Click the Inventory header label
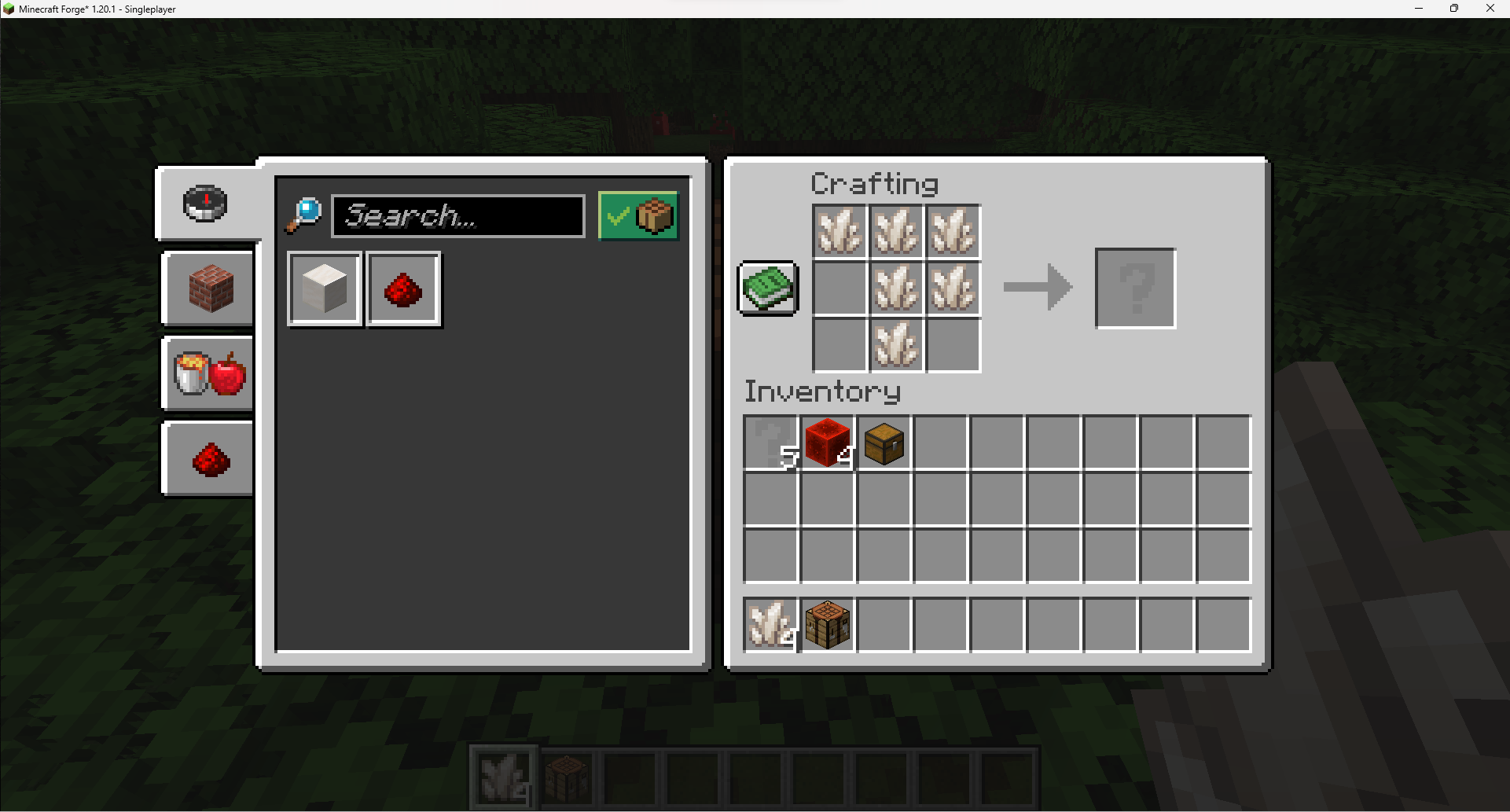Screen dimensions: 1510x812 822,391
